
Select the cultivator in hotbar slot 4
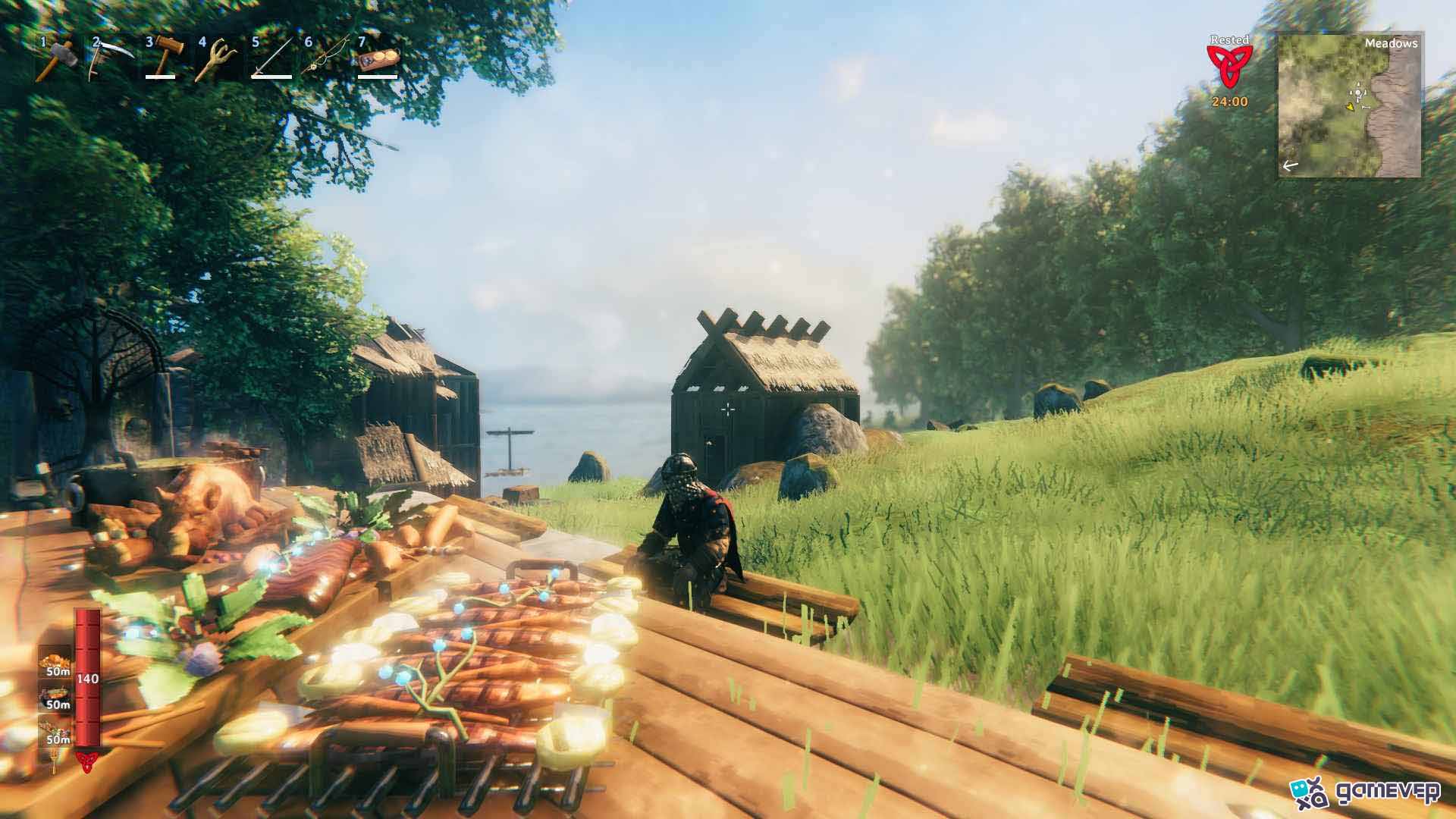click(x=216, y=61)
